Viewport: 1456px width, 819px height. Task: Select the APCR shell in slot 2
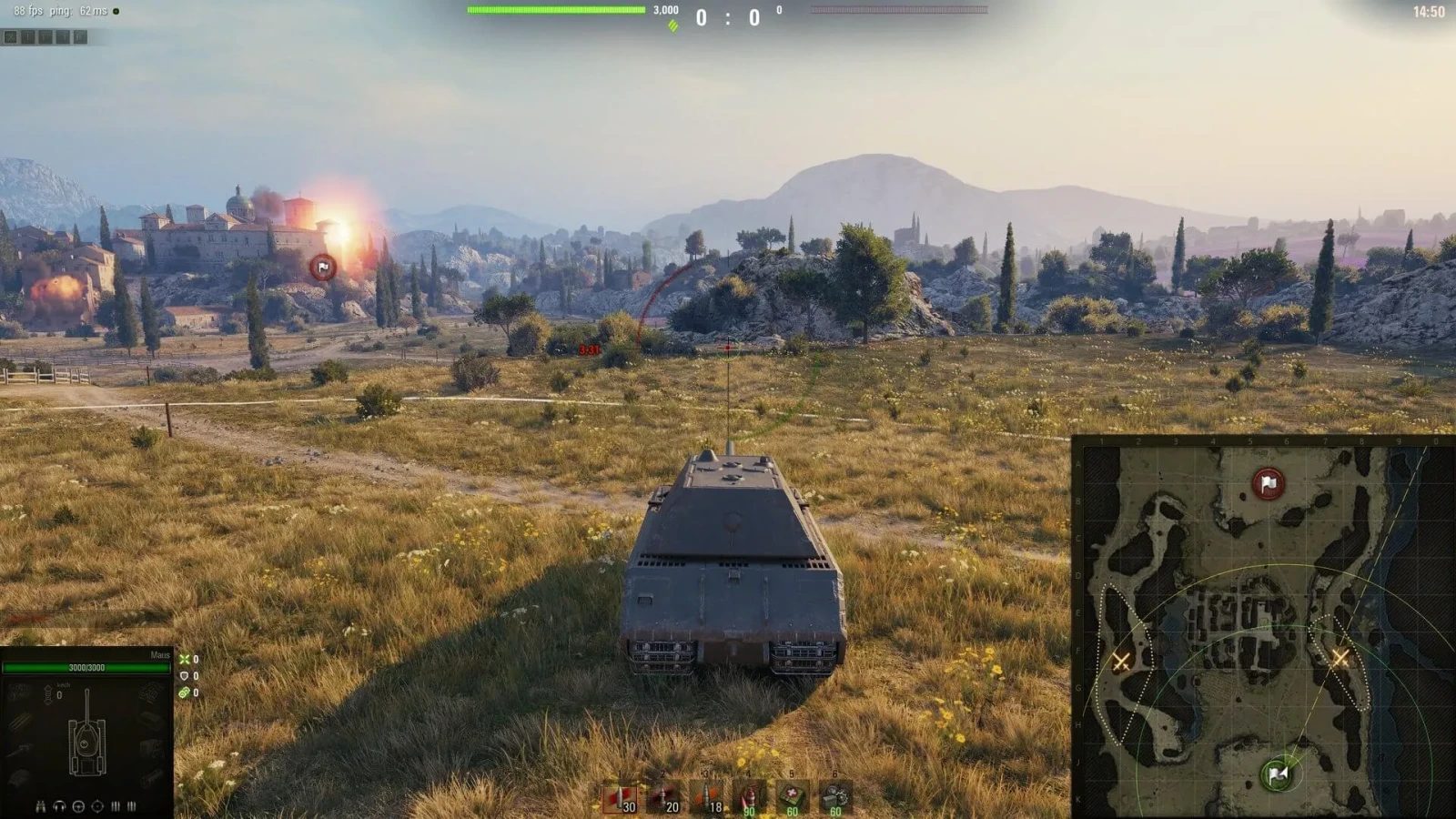[664, 794]
